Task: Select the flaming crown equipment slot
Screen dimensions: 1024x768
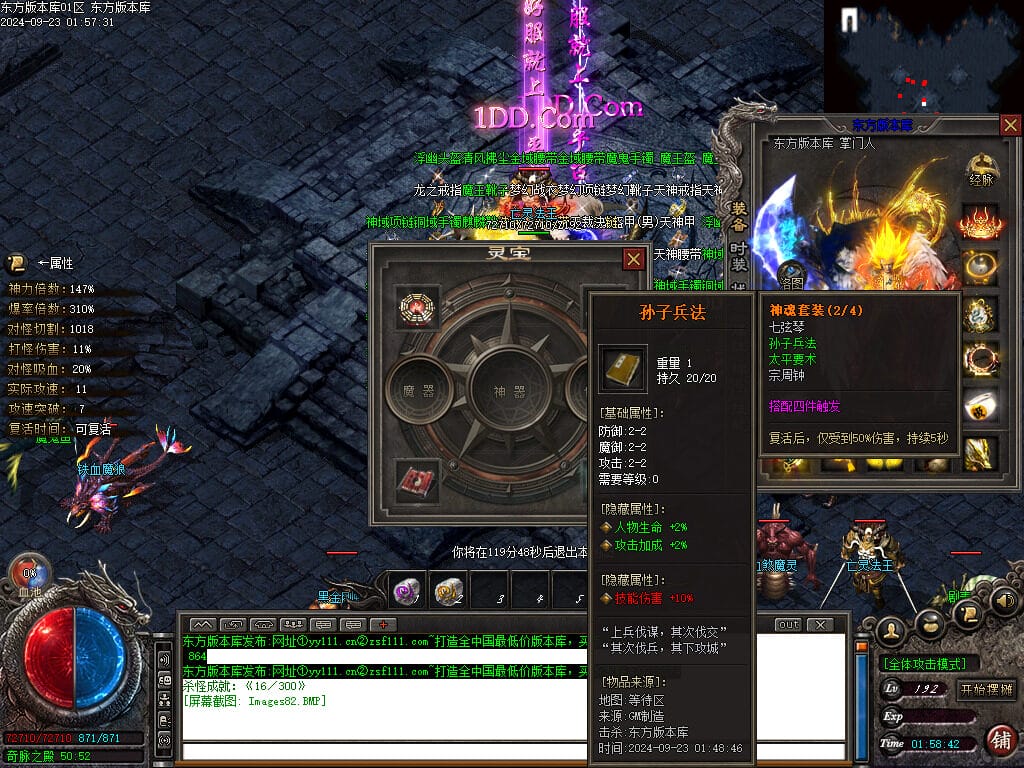Action: [981, 222]
